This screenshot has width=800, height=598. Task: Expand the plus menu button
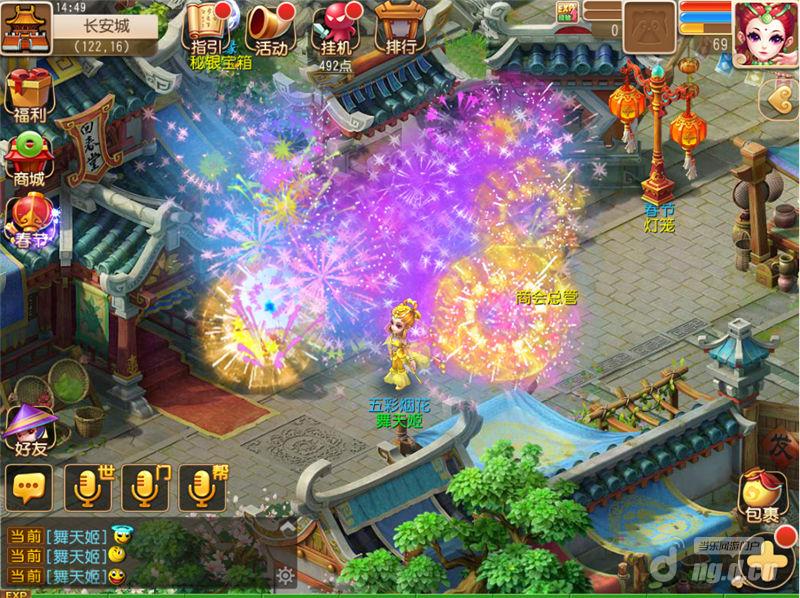tap(765, 557)
